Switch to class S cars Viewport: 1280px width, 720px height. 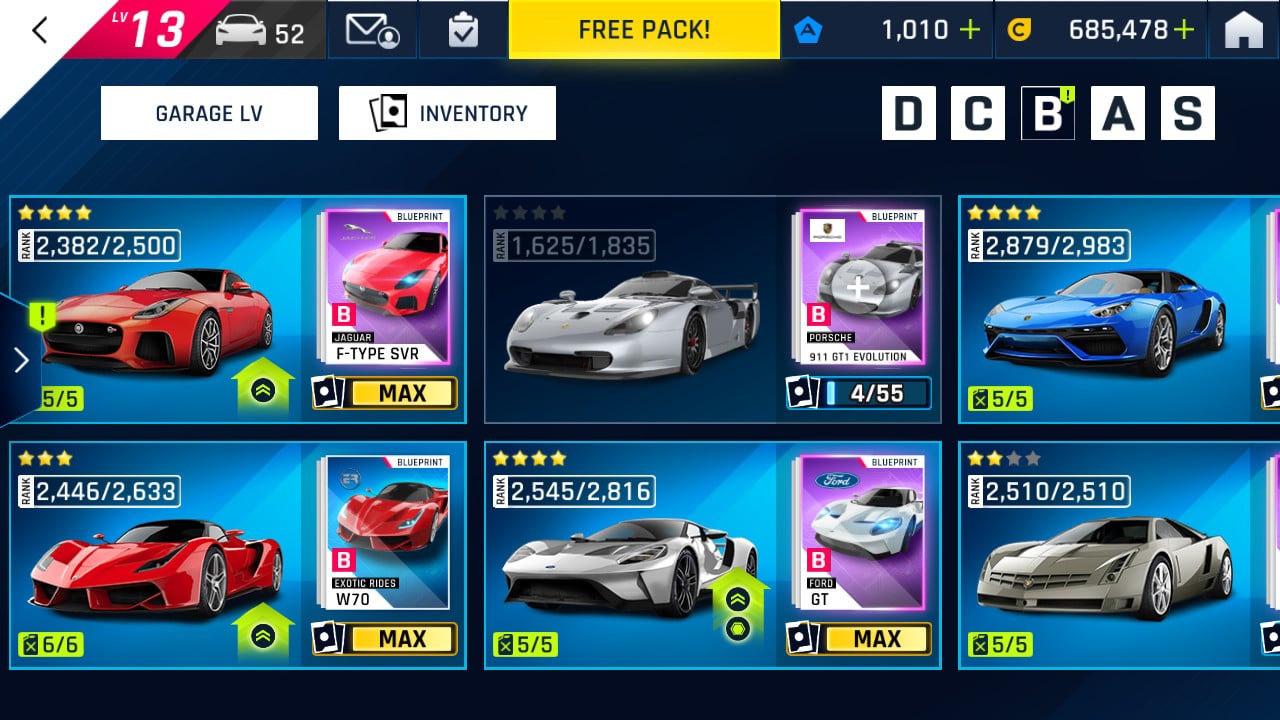point(1187,113)
